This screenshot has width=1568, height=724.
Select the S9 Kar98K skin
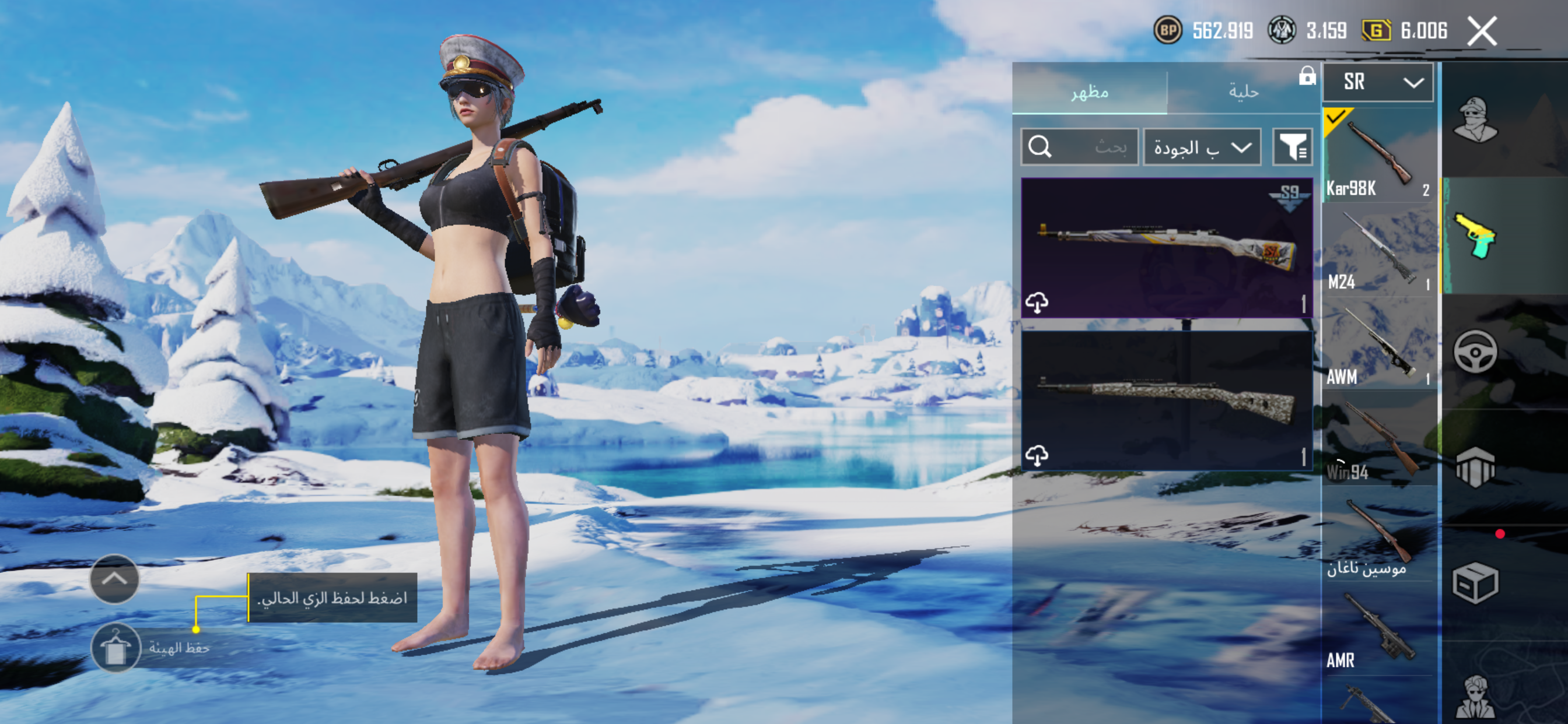[x=1165, y=248]
